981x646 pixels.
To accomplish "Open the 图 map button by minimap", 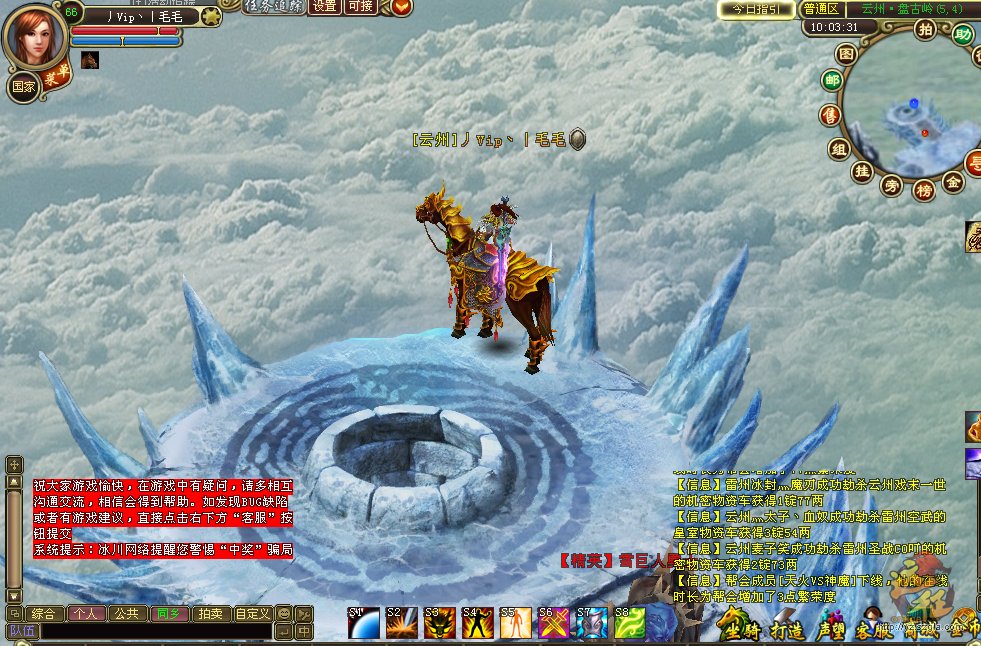I will [x=847, y=54].
